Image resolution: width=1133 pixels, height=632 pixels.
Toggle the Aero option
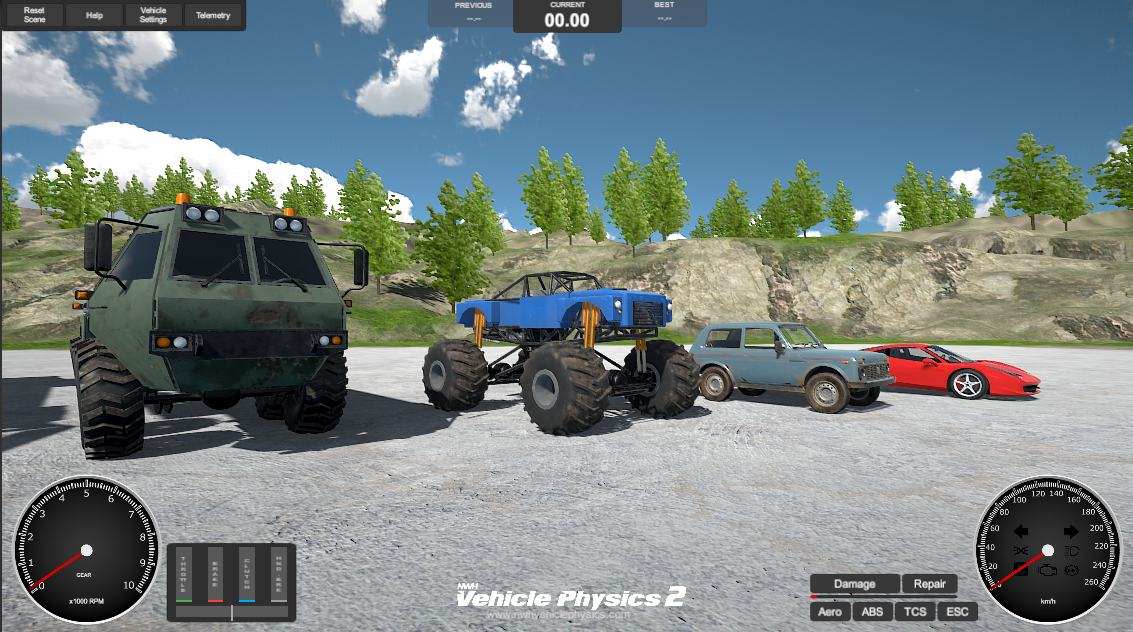coord(829,611)
